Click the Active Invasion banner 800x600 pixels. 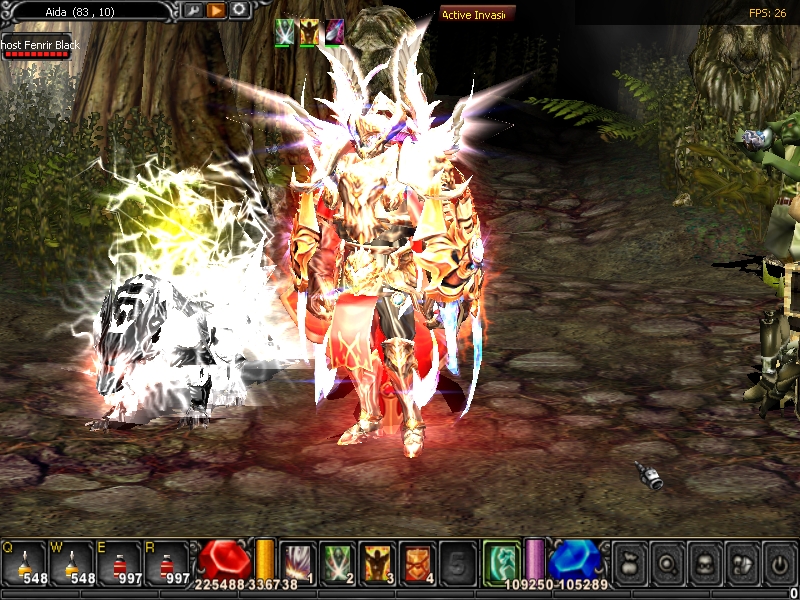(x=478, y=14)
